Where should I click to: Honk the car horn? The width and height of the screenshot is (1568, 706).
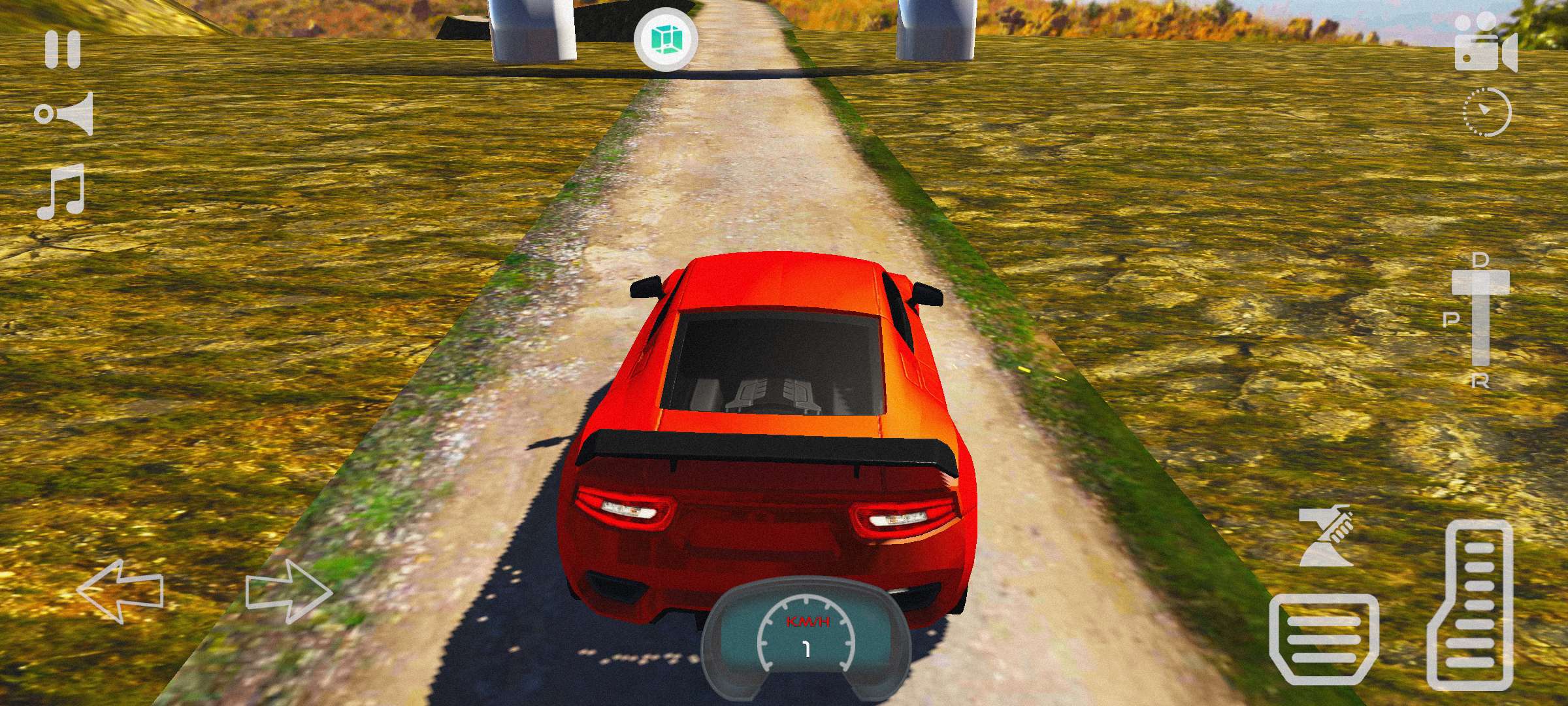tap(65, 114)
